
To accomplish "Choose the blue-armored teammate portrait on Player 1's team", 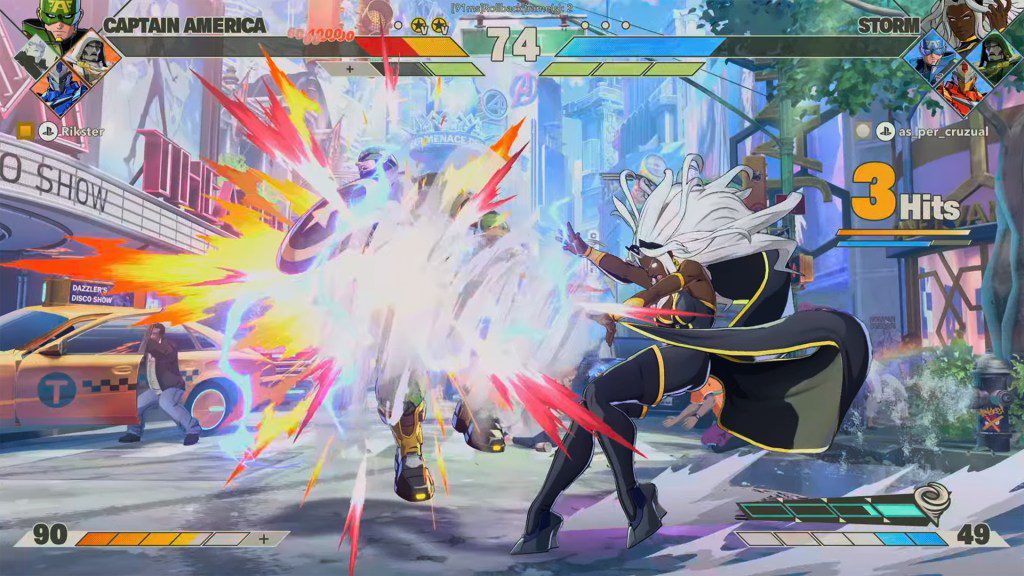I will pyautogui.click(x=58, y=88).
